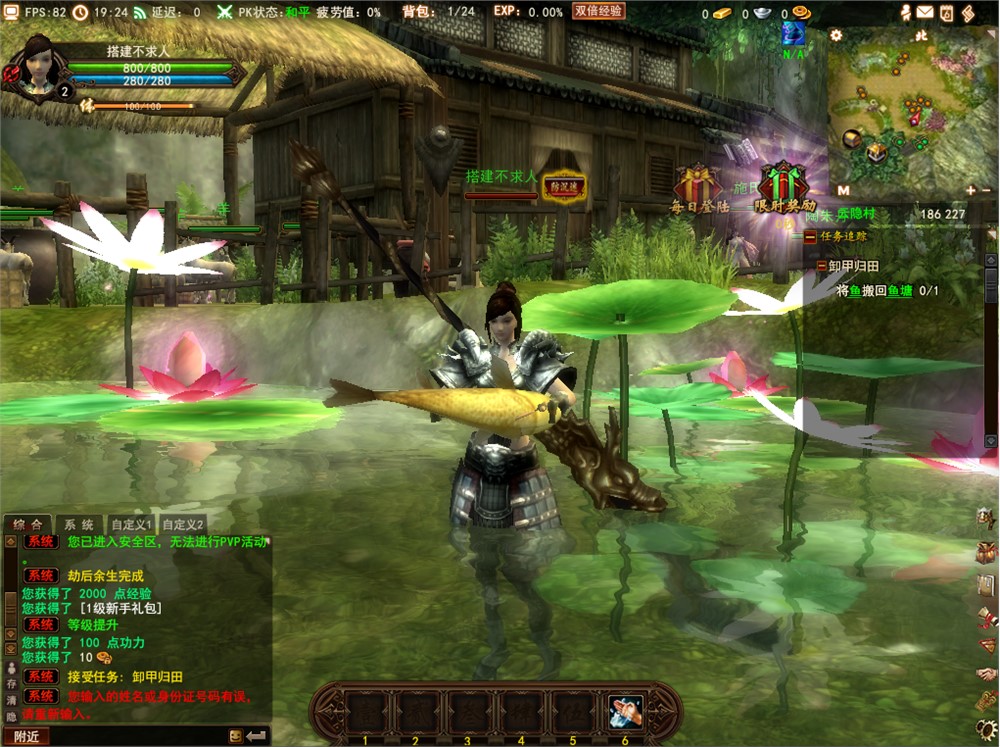The height and width of the screenshot is (747, 1000).
Task: Switch to the 系统 chat tab
Action: pos(80,524)
